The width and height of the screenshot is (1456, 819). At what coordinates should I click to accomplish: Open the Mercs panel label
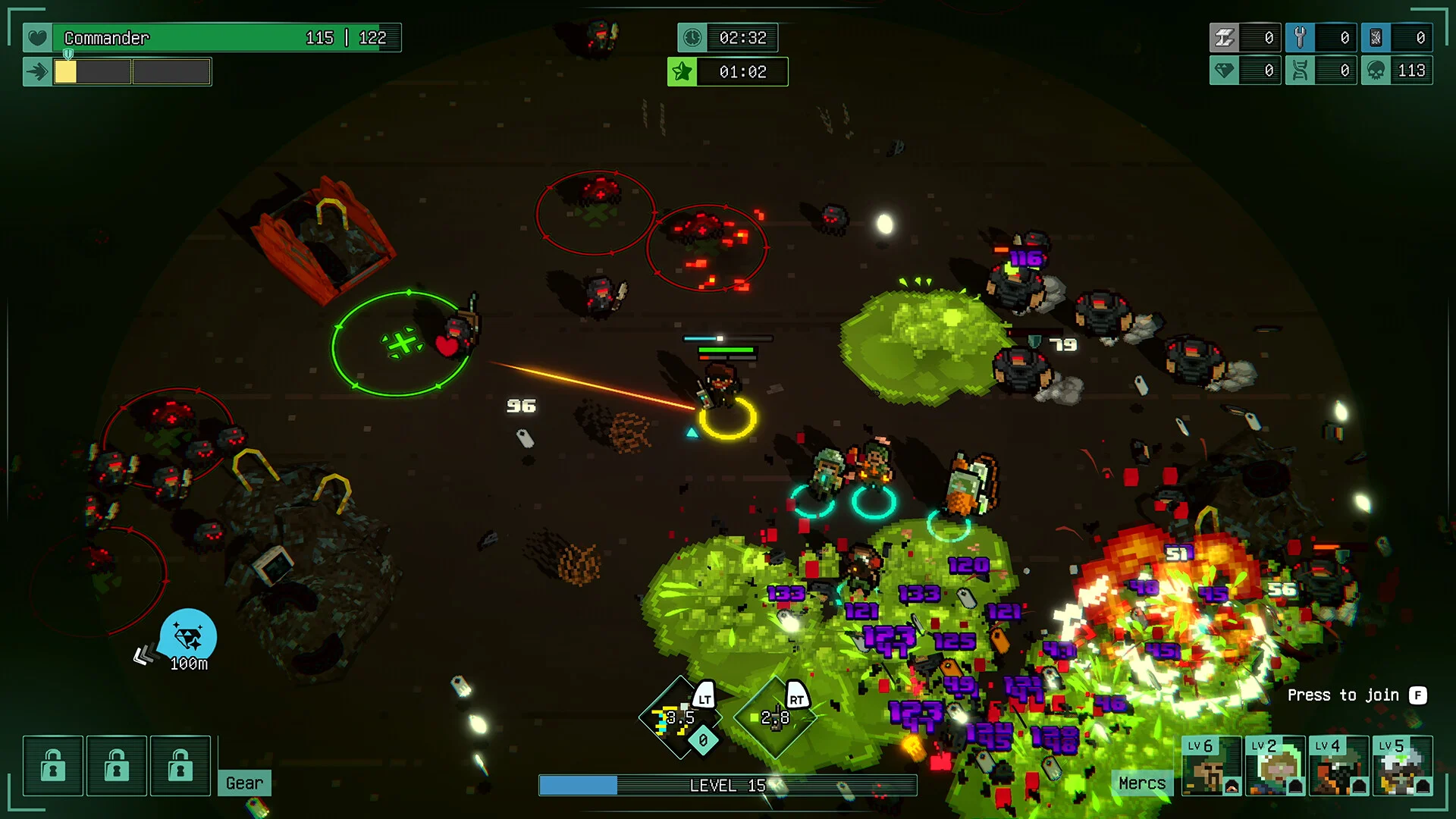click(x=1141, y=783)
